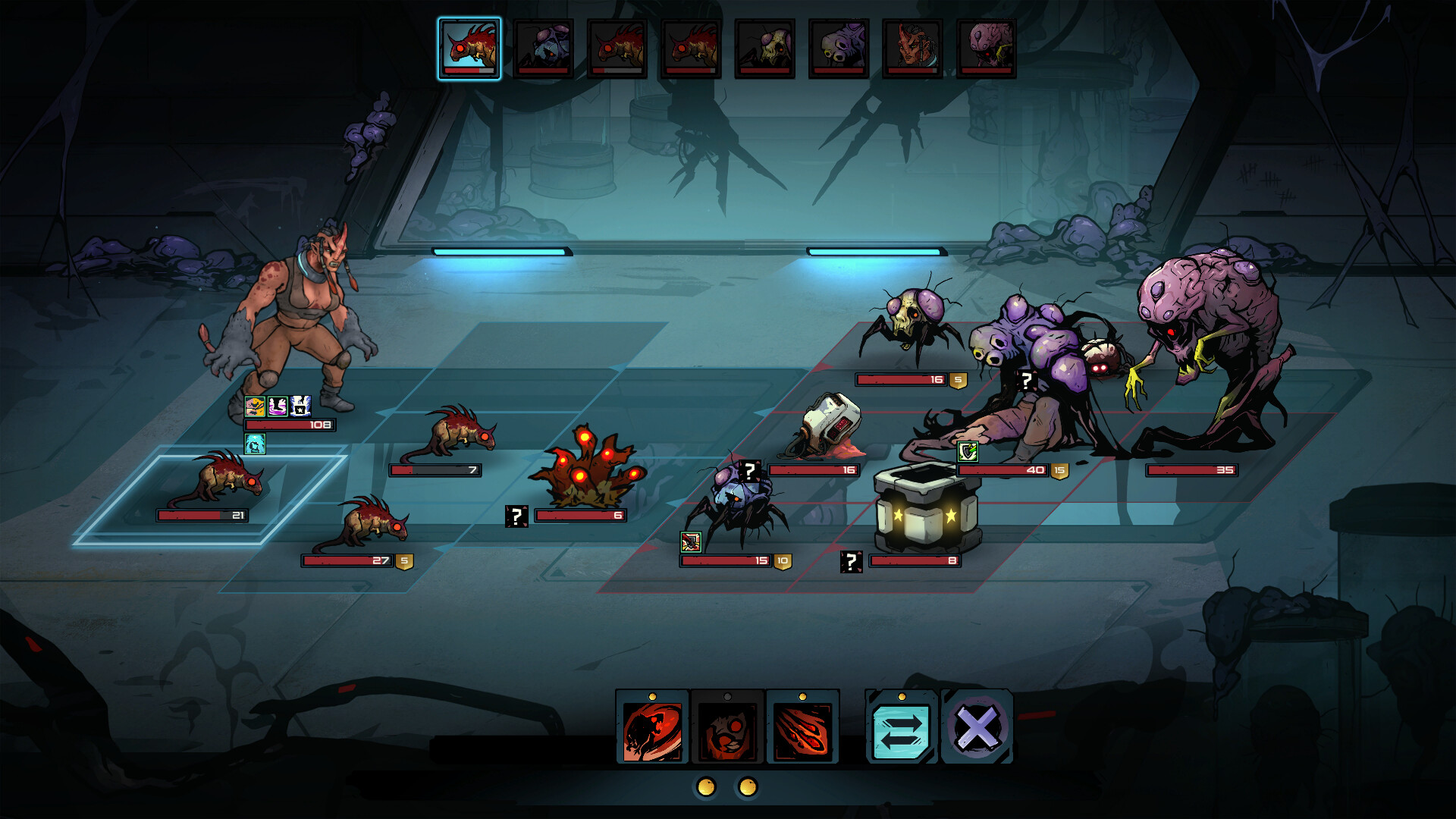This screenshot has height=819, width=1456.
Task: Select the darkened rat face ability
Action: click(726, 729)
